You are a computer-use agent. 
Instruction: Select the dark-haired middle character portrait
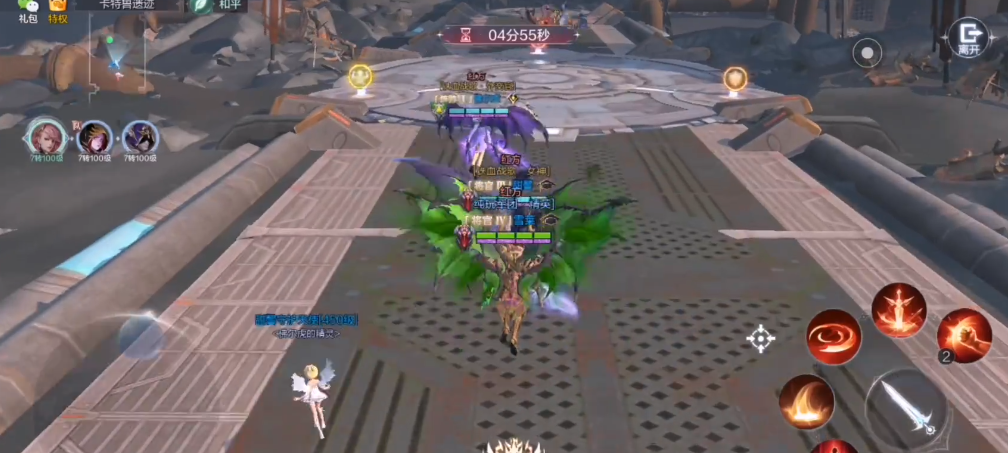click(x=94, y=137)
